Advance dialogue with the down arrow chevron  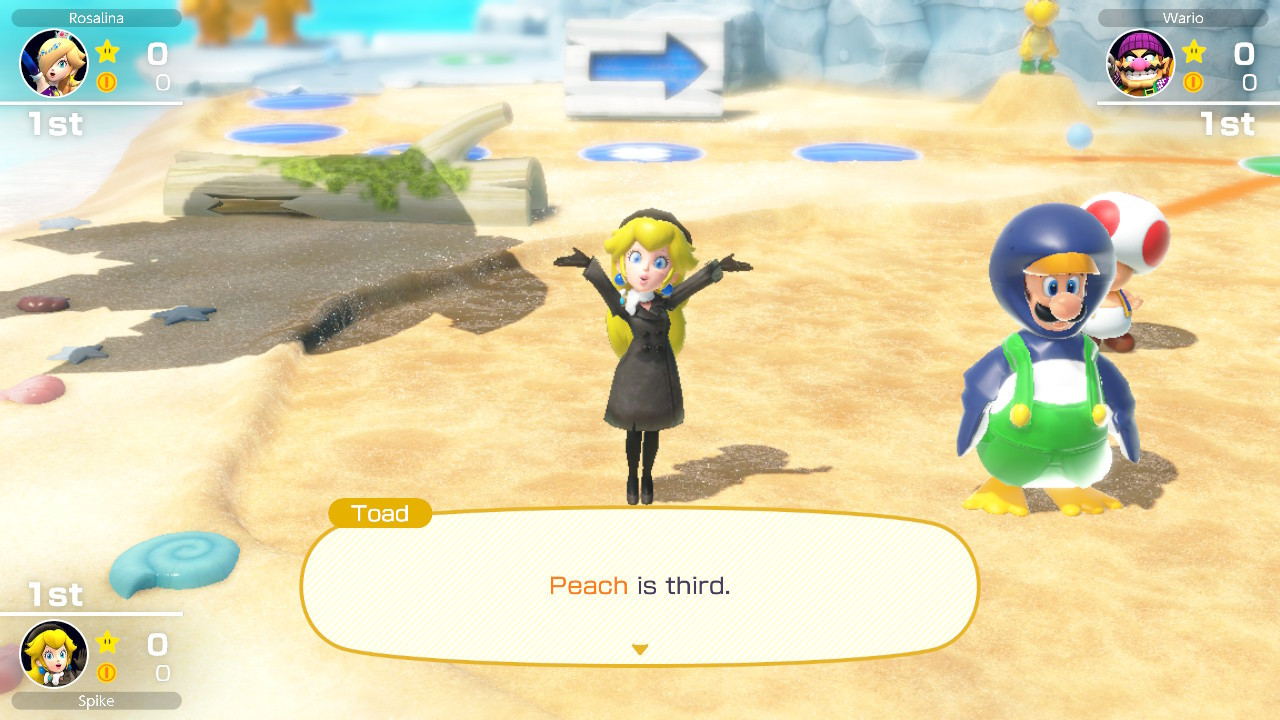[640, 648]
